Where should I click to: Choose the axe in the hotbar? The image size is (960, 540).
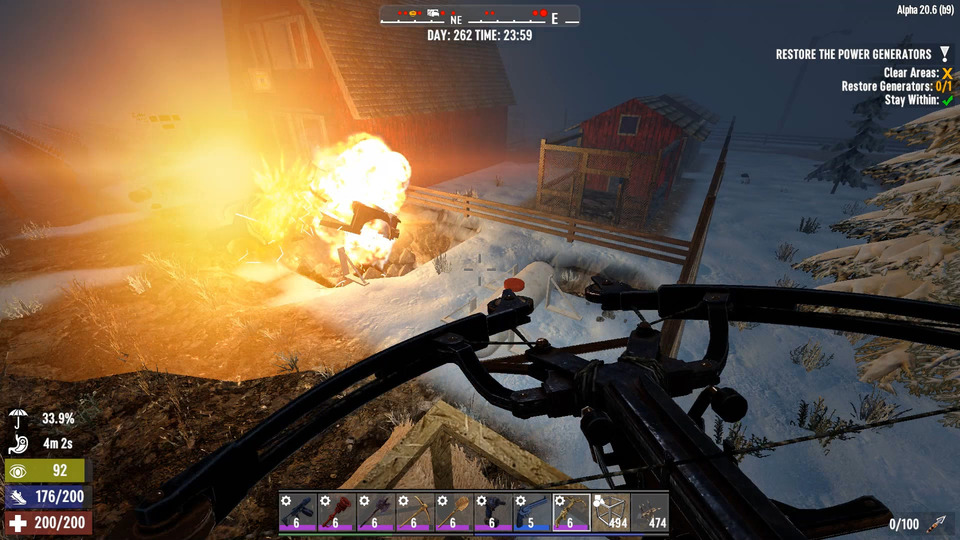(x=376, y=511)
